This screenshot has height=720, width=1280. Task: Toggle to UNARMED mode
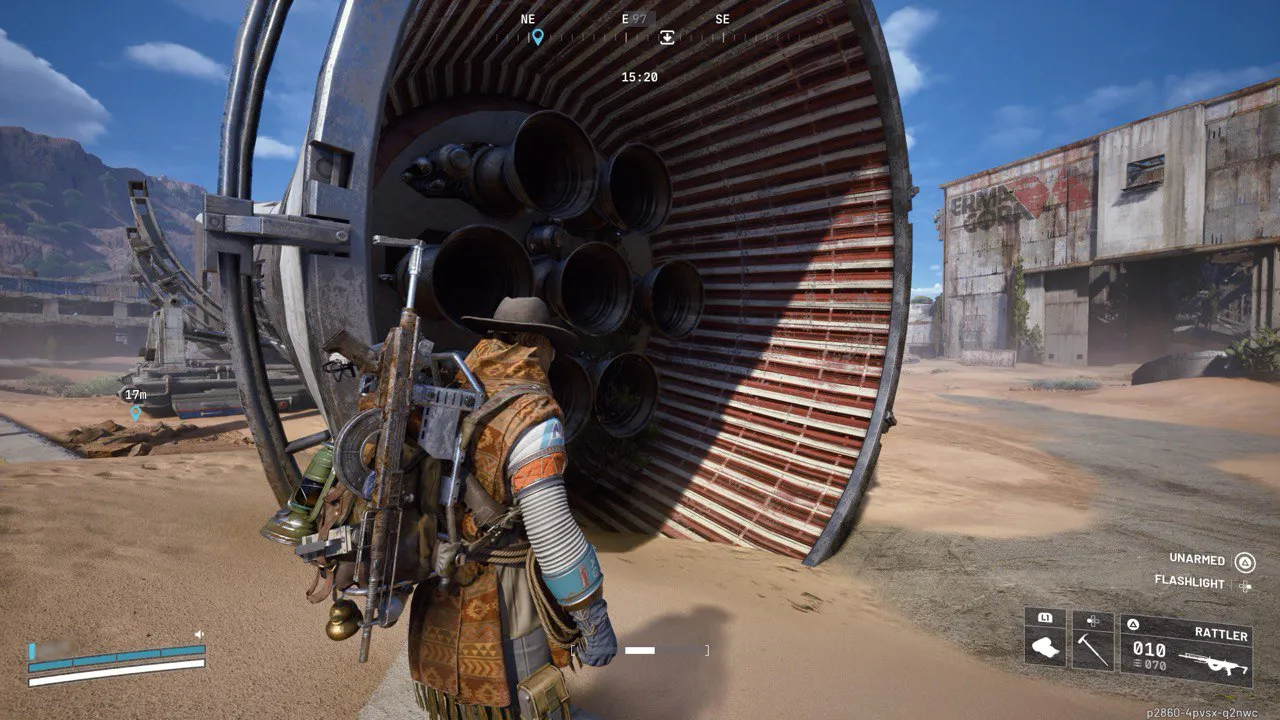[1197, 558]
